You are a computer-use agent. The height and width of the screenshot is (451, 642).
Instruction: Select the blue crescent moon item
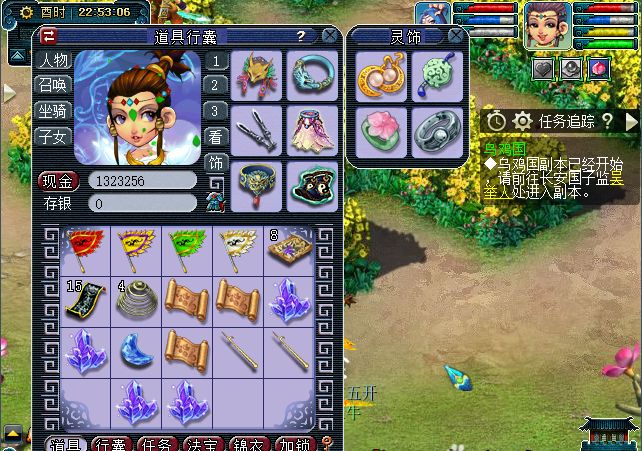tap(135, 351)
